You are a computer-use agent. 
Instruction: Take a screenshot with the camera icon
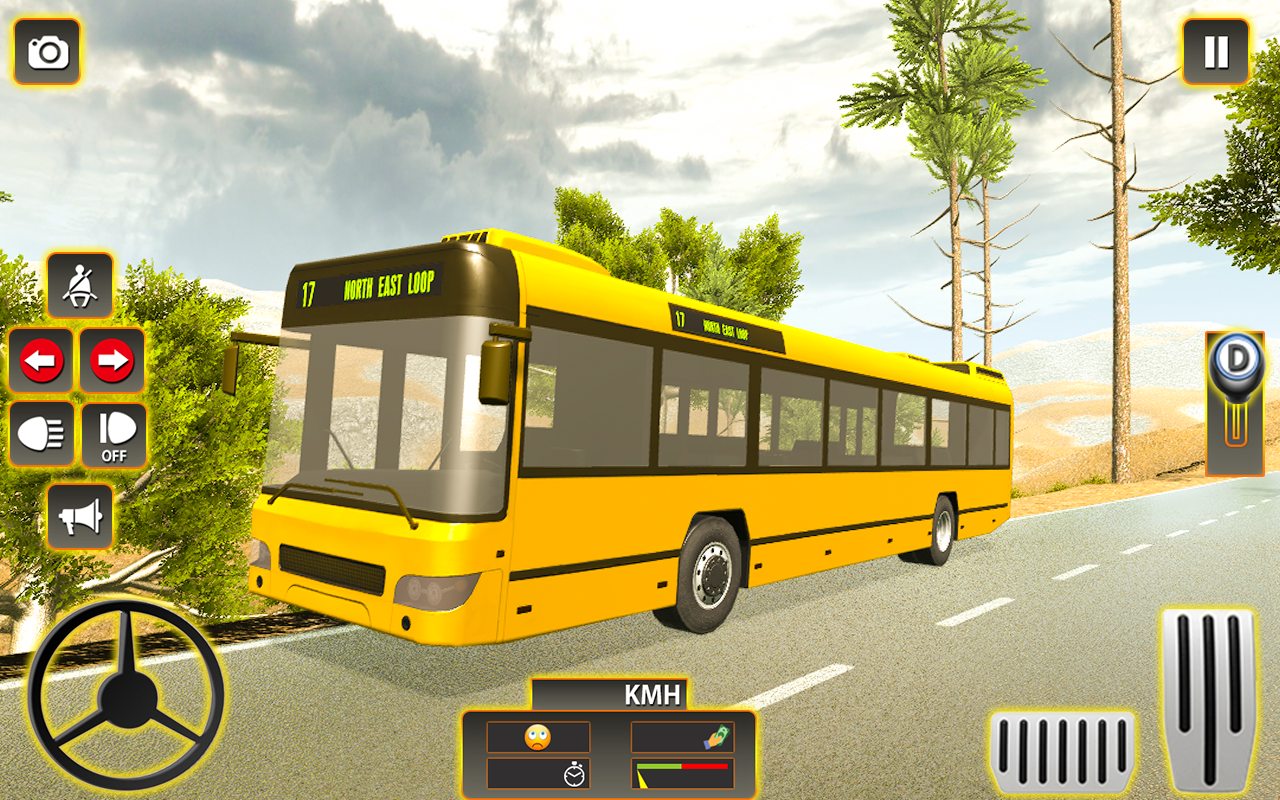coord(47,52)
